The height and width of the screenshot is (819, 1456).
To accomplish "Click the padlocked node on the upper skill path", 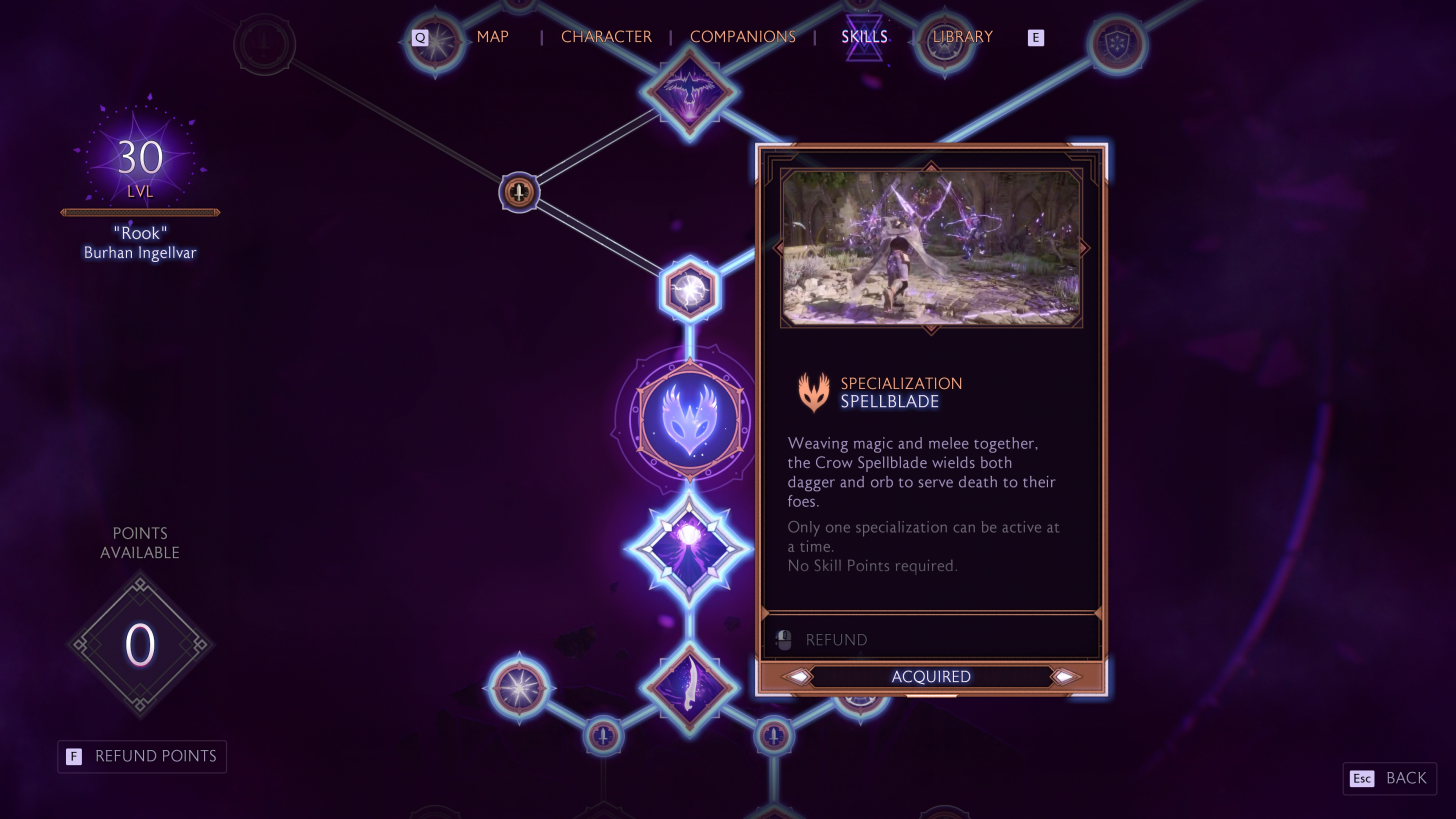I will coord(518,192).
